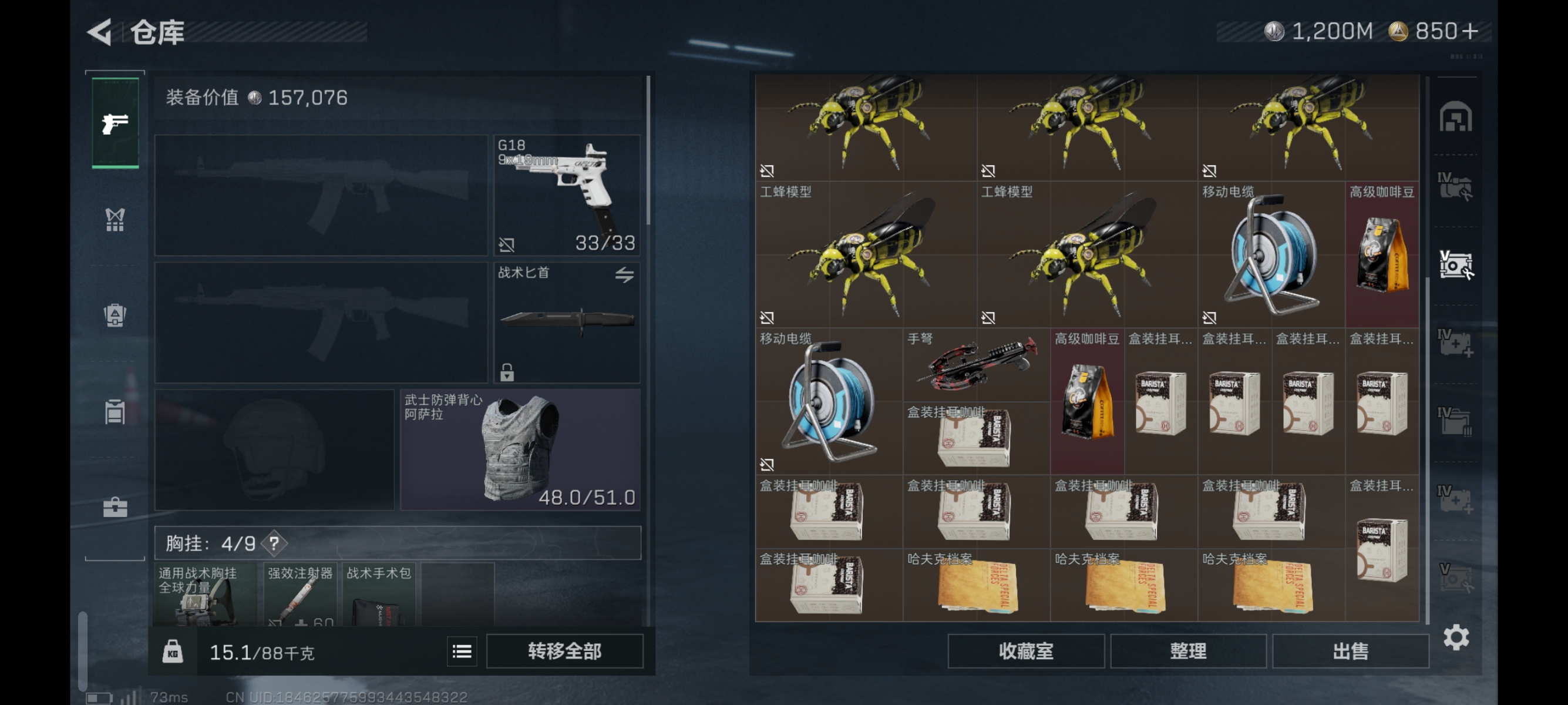Select the G18 pistol slot
This screenshot has width=1568, height=705.
coord(567,195)
